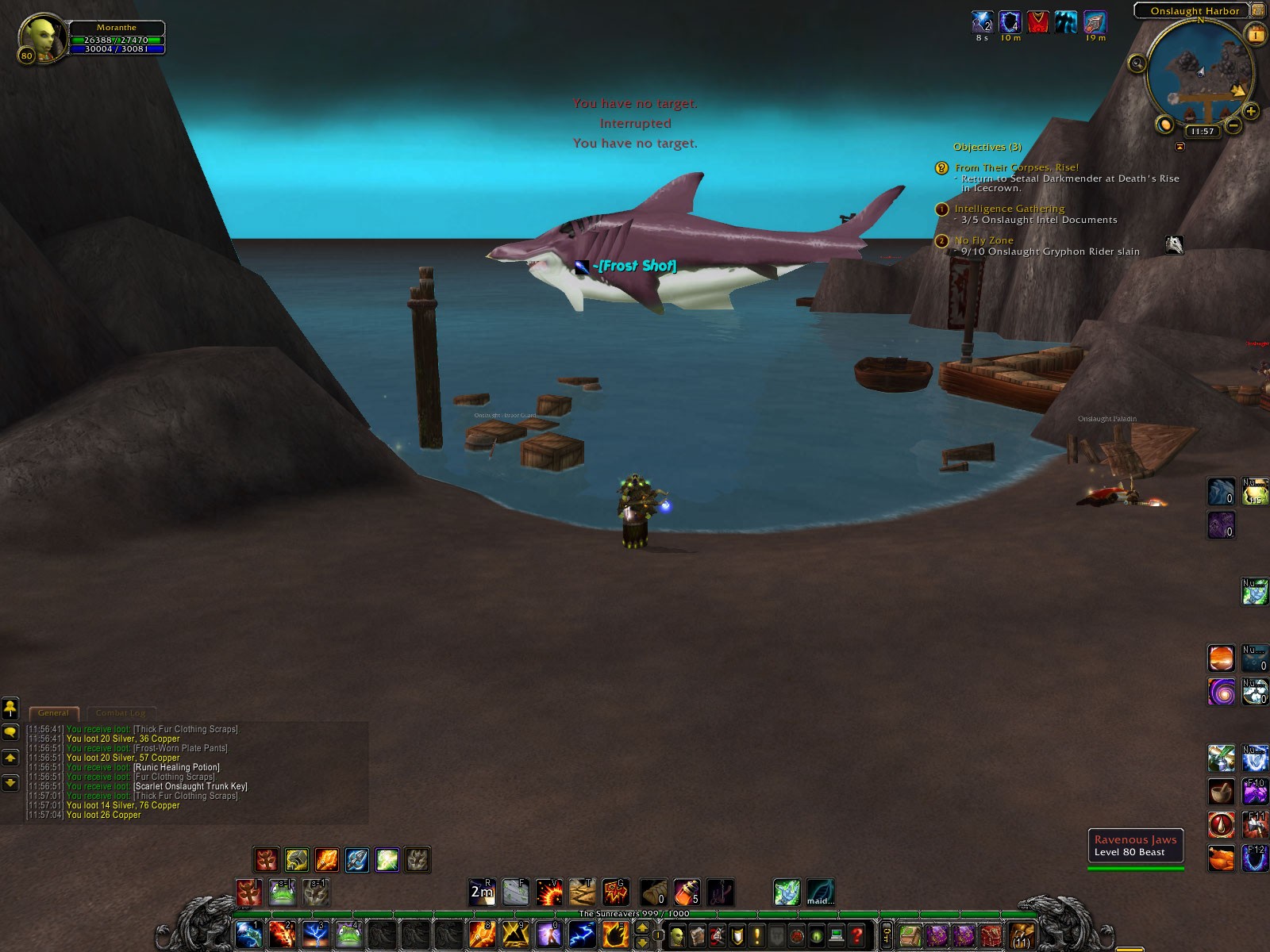
Task: Select the From Their Corpses, Rise! objective
Action: pyautogui.click(x=1016, y=167)
